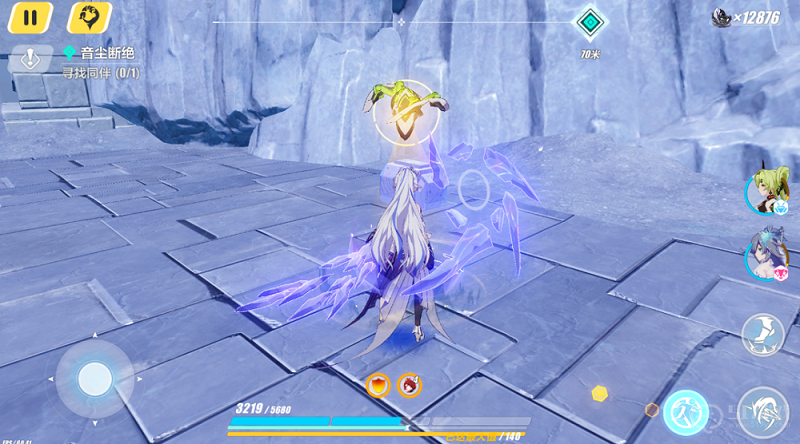This screenshot has width=800, height=444.
Task: Trigger the glowing blue evade button
Action: pyautogui.click(x=686, y=410)
